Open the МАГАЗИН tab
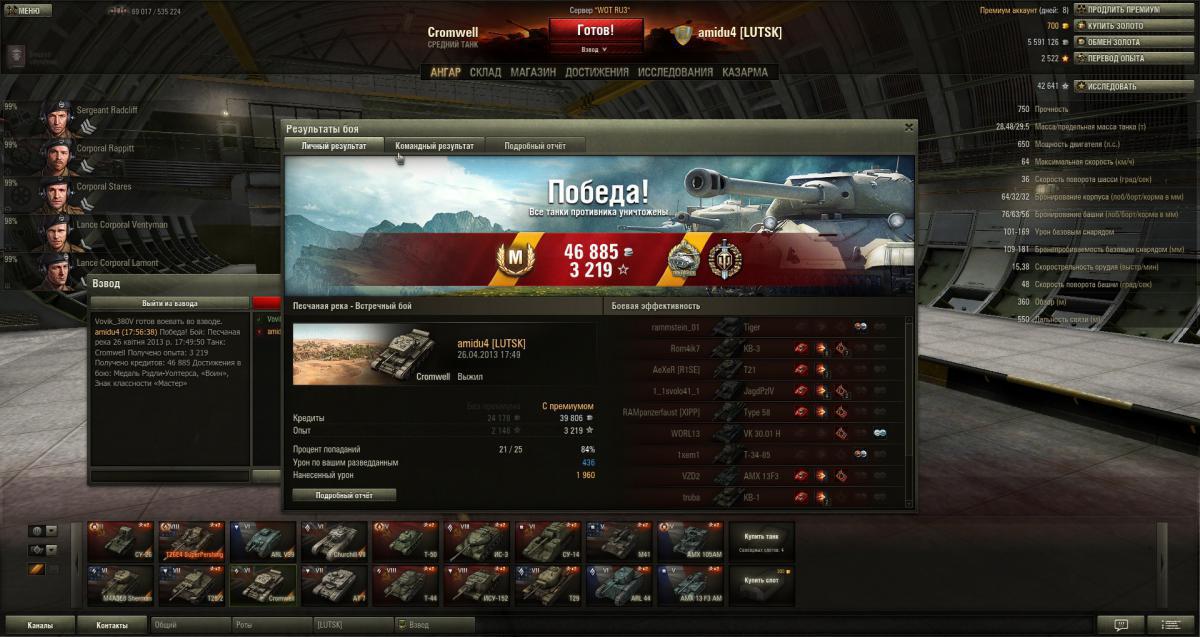The width and height of the screenshot is (1200, 637). [x=533, y=72]
